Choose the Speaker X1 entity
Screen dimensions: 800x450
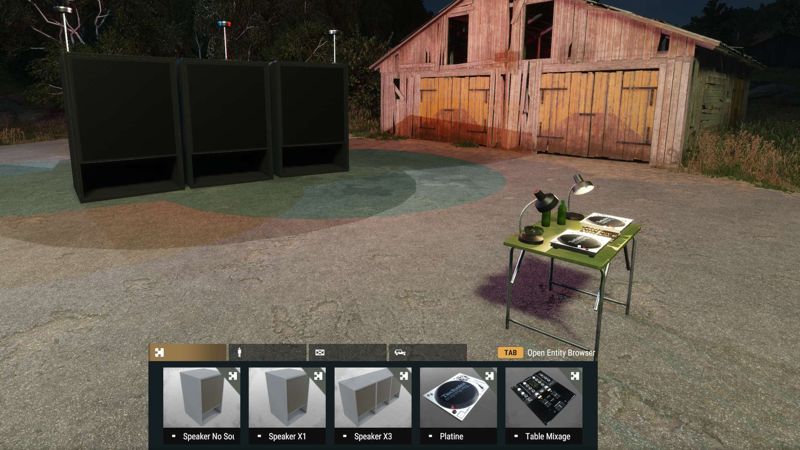click(287, 402)
